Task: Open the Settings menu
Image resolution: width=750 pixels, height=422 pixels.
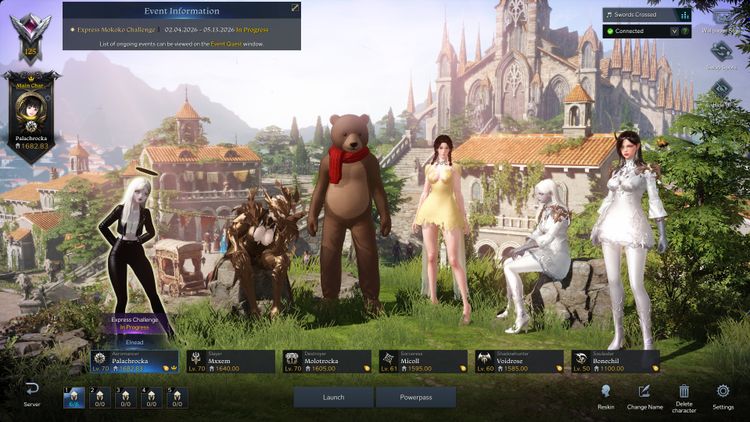Action: coord(723,395)
